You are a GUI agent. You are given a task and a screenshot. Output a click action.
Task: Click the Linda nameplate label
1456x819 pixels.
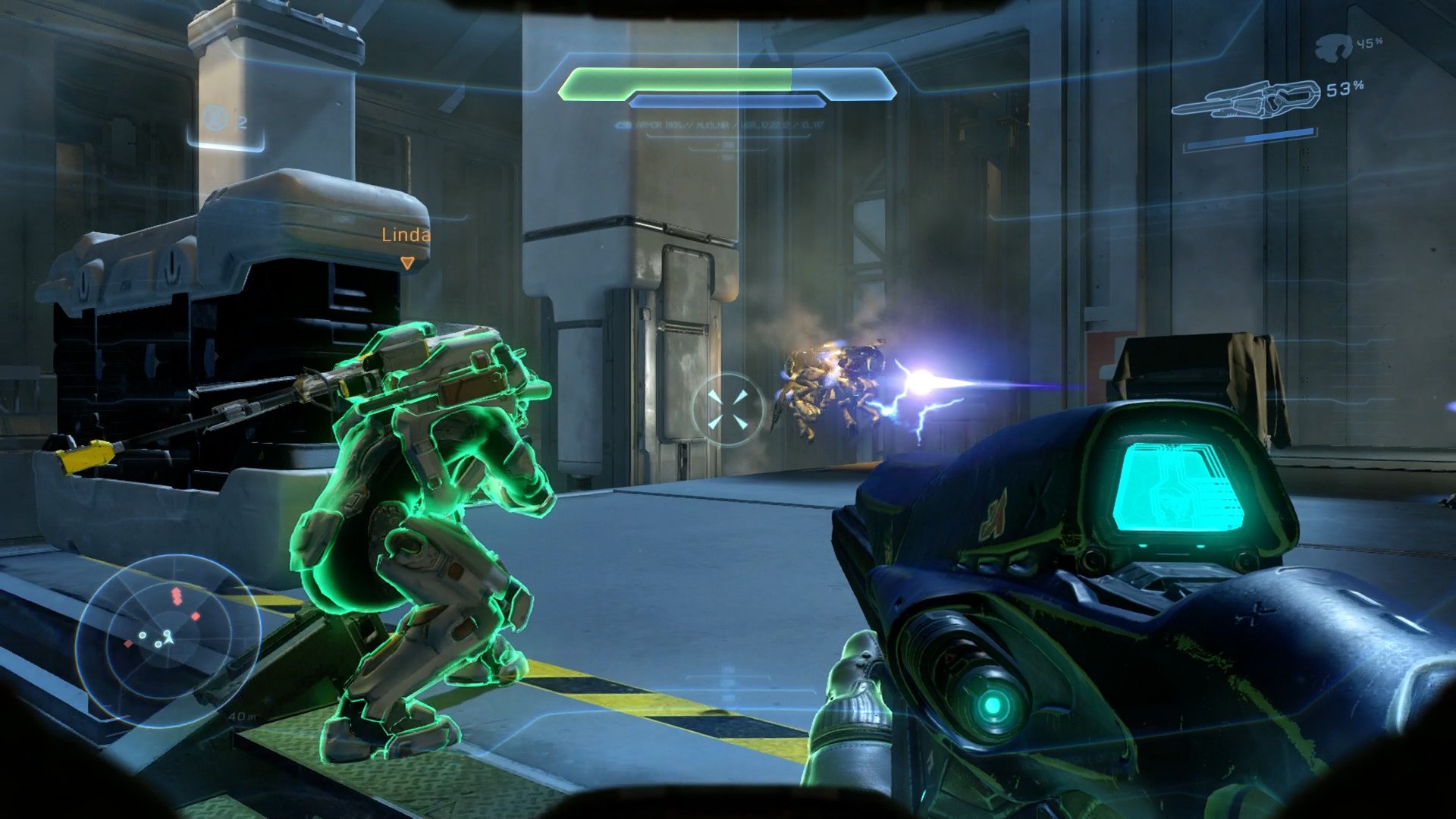click(x=406, y=236)
